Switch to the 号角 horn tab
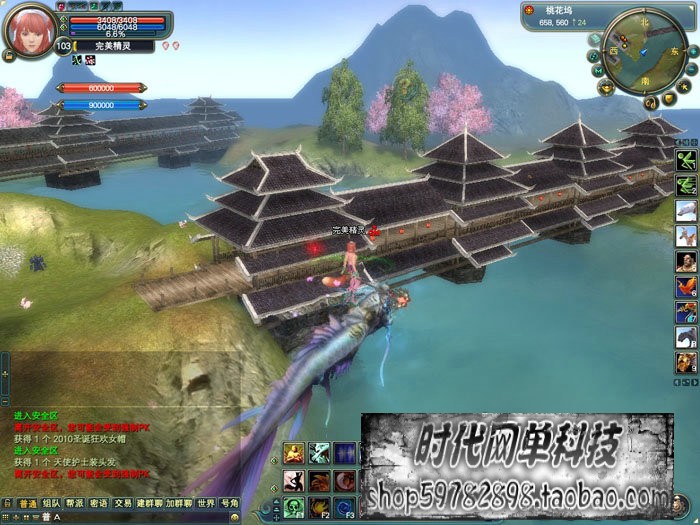700x525 pixels. tap(229, 503)
